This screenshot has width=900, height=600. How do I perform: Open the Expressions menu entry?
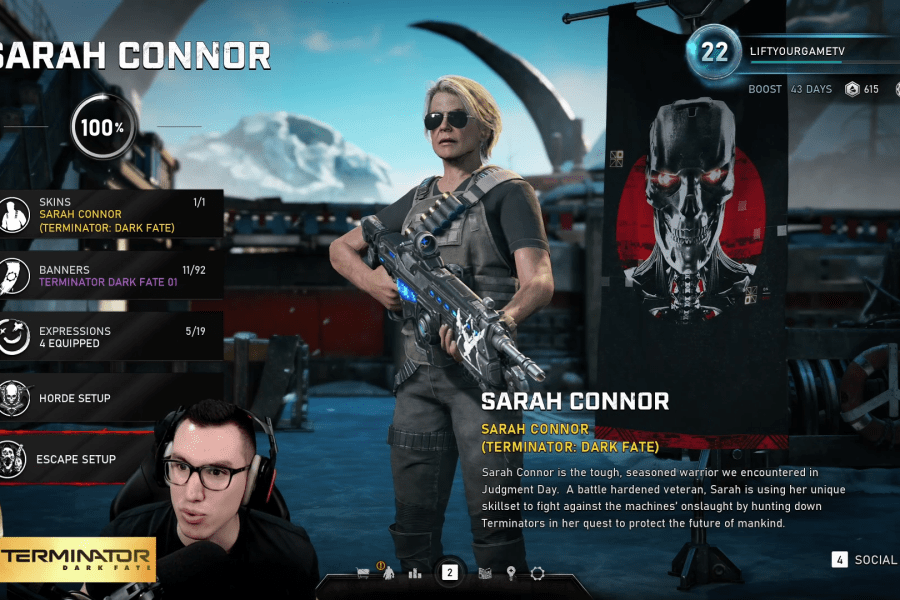(x=110, y=336)
